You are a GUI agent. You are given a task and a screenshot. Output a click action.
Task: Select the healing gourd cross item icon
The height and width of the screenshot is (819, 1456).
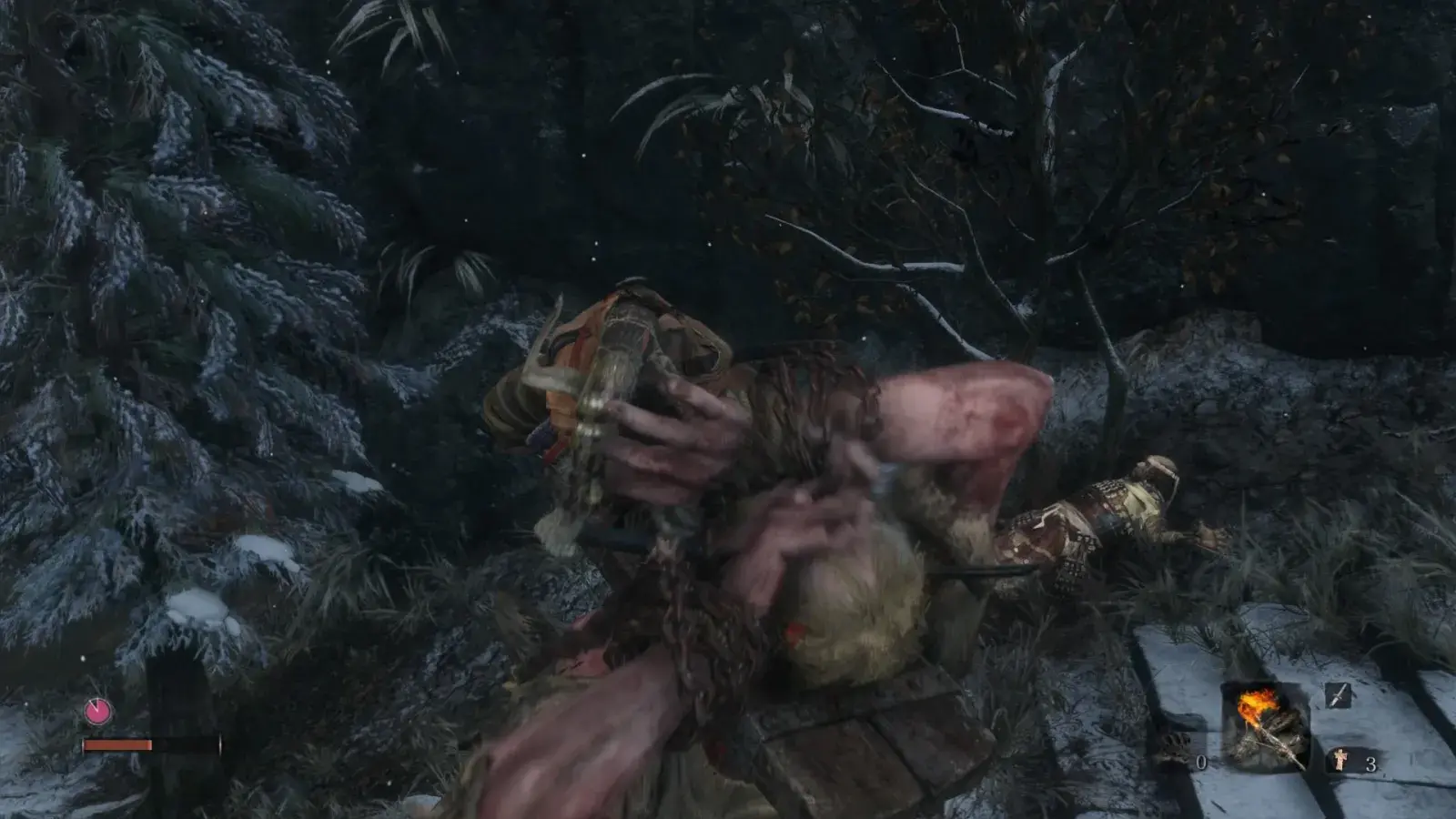click(1340, 760)
